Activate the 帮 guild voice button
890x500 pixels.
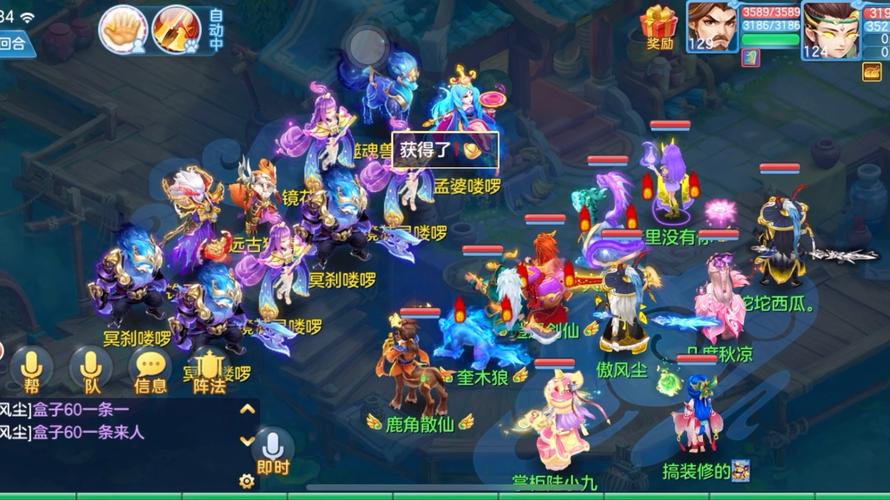coord(31,368)
